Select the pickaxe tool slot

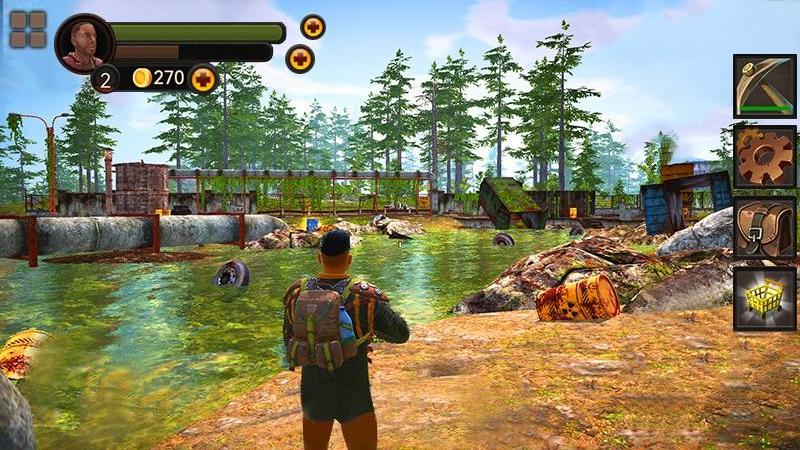pyautogui.click(x=764, y=86)
